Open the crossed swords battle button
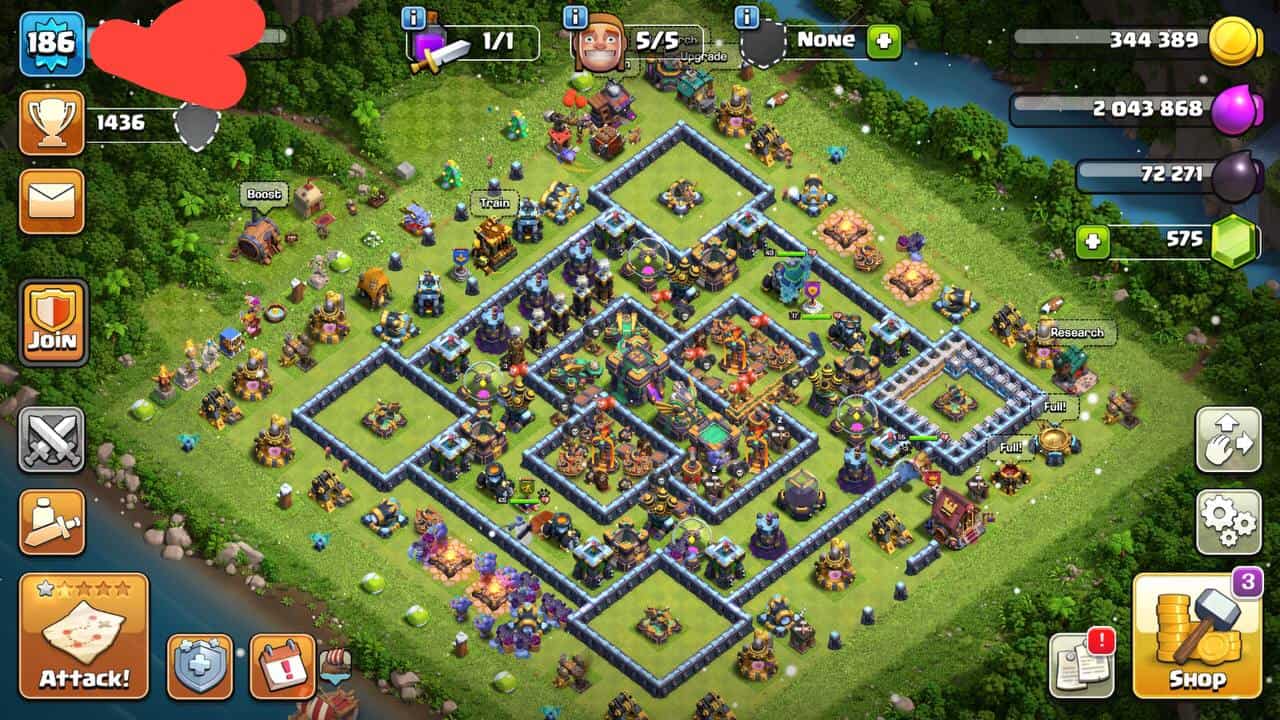 point(52,439)
